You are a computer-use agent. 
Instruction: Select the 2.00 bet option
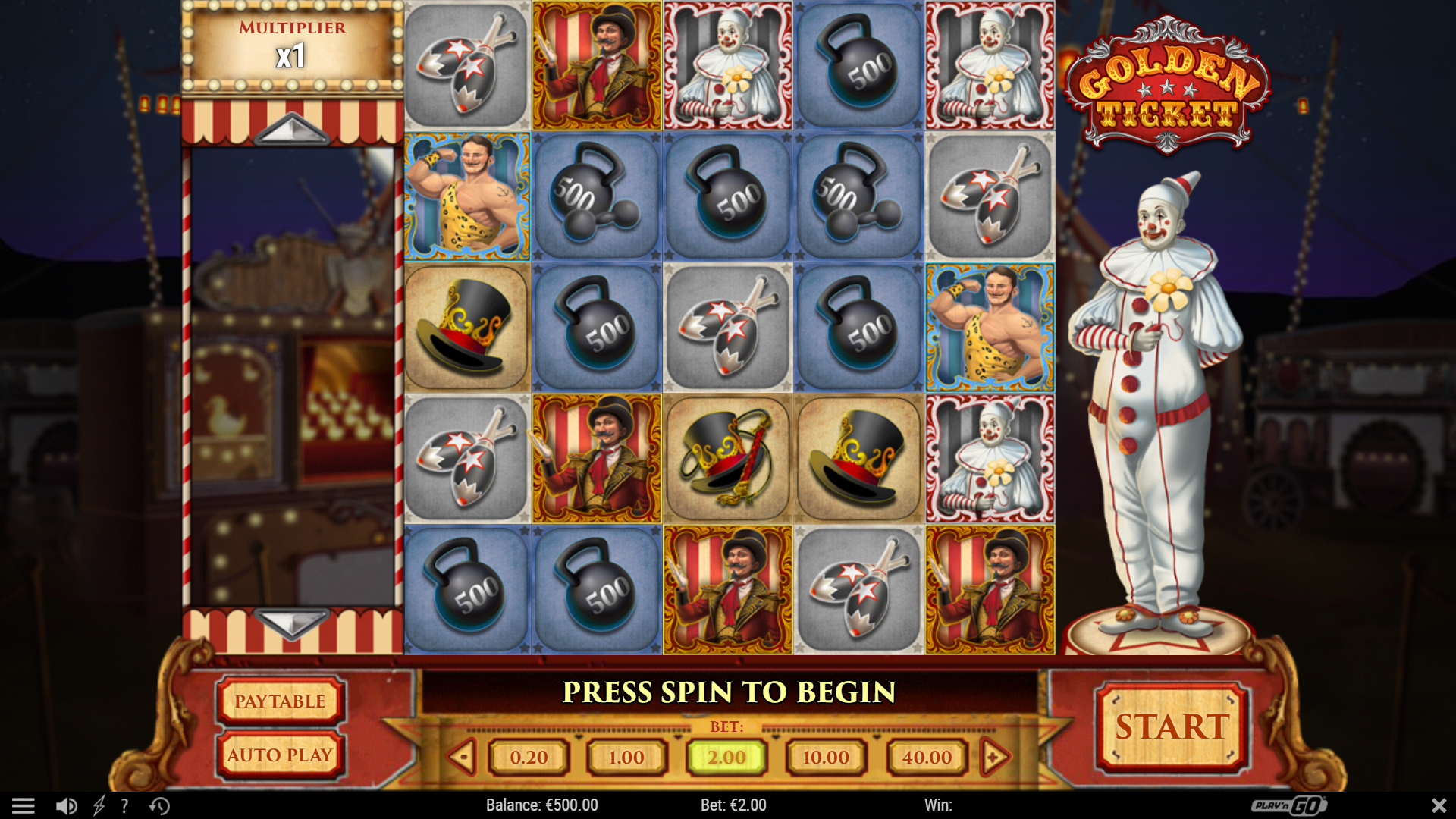726,757
